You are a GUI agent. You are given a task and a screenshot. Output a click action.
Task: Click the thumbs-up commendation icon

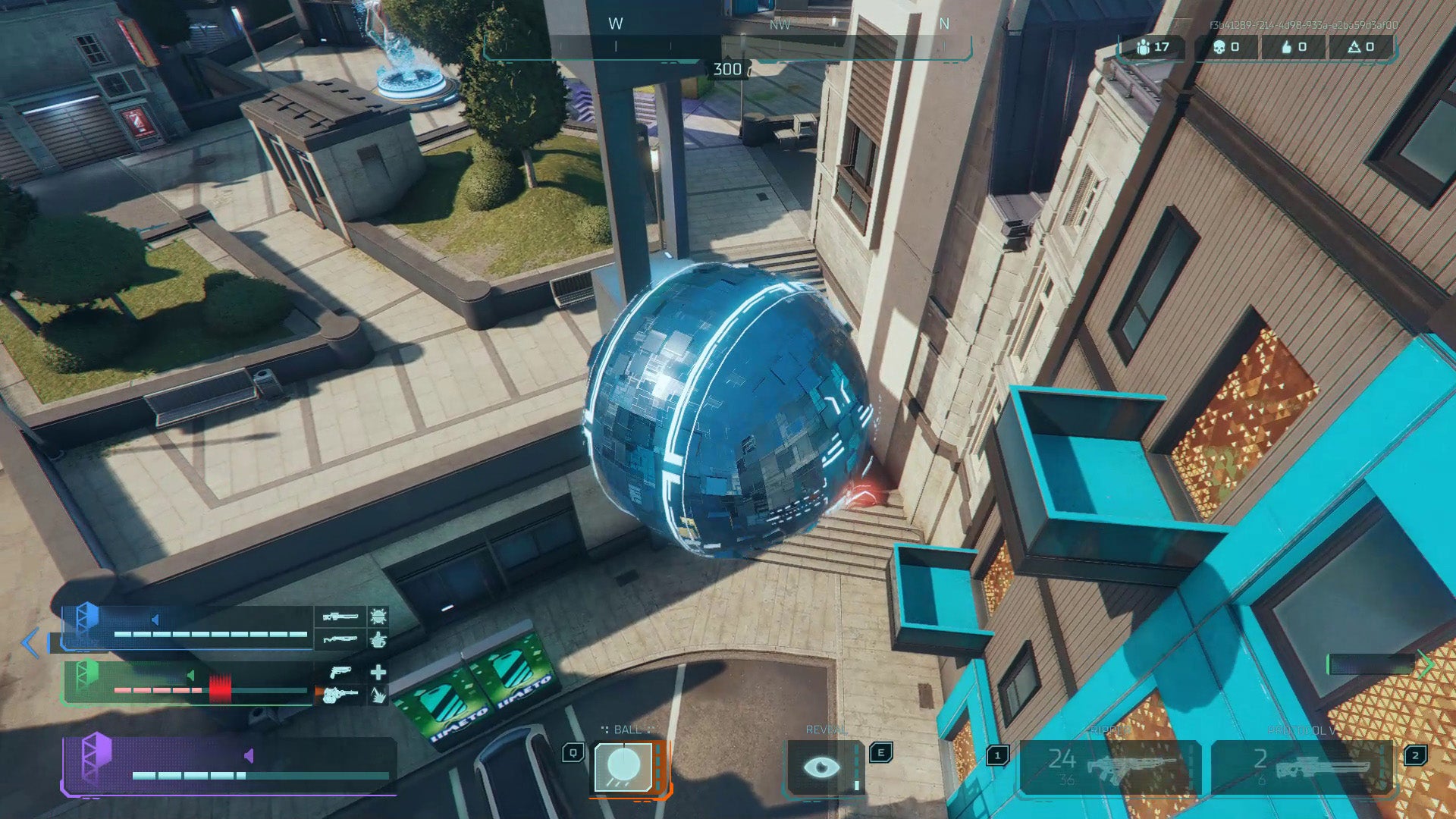tap(1285, 47)
